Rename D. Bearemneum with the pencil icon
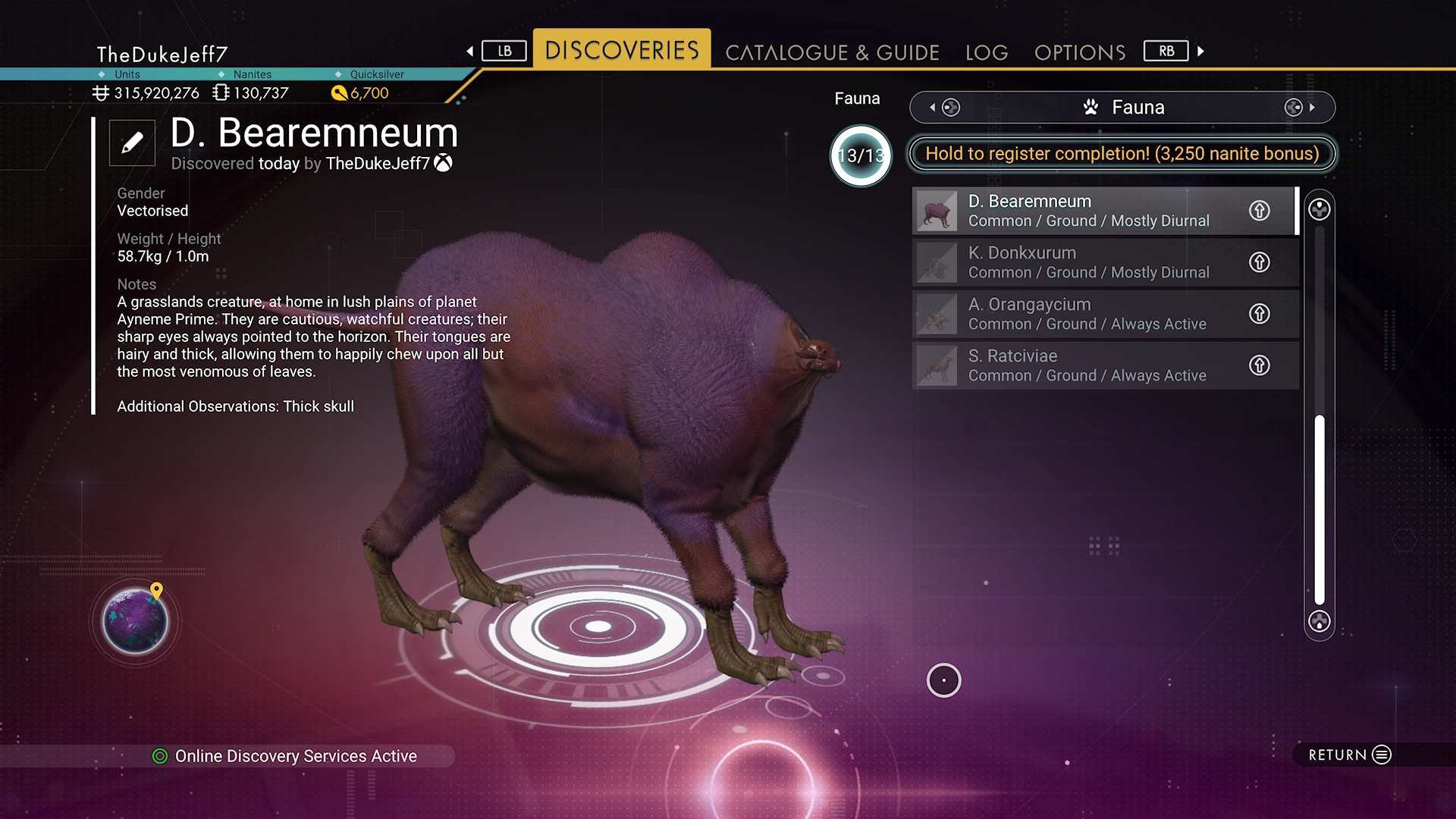1456x819 pixels. (132, 143)
